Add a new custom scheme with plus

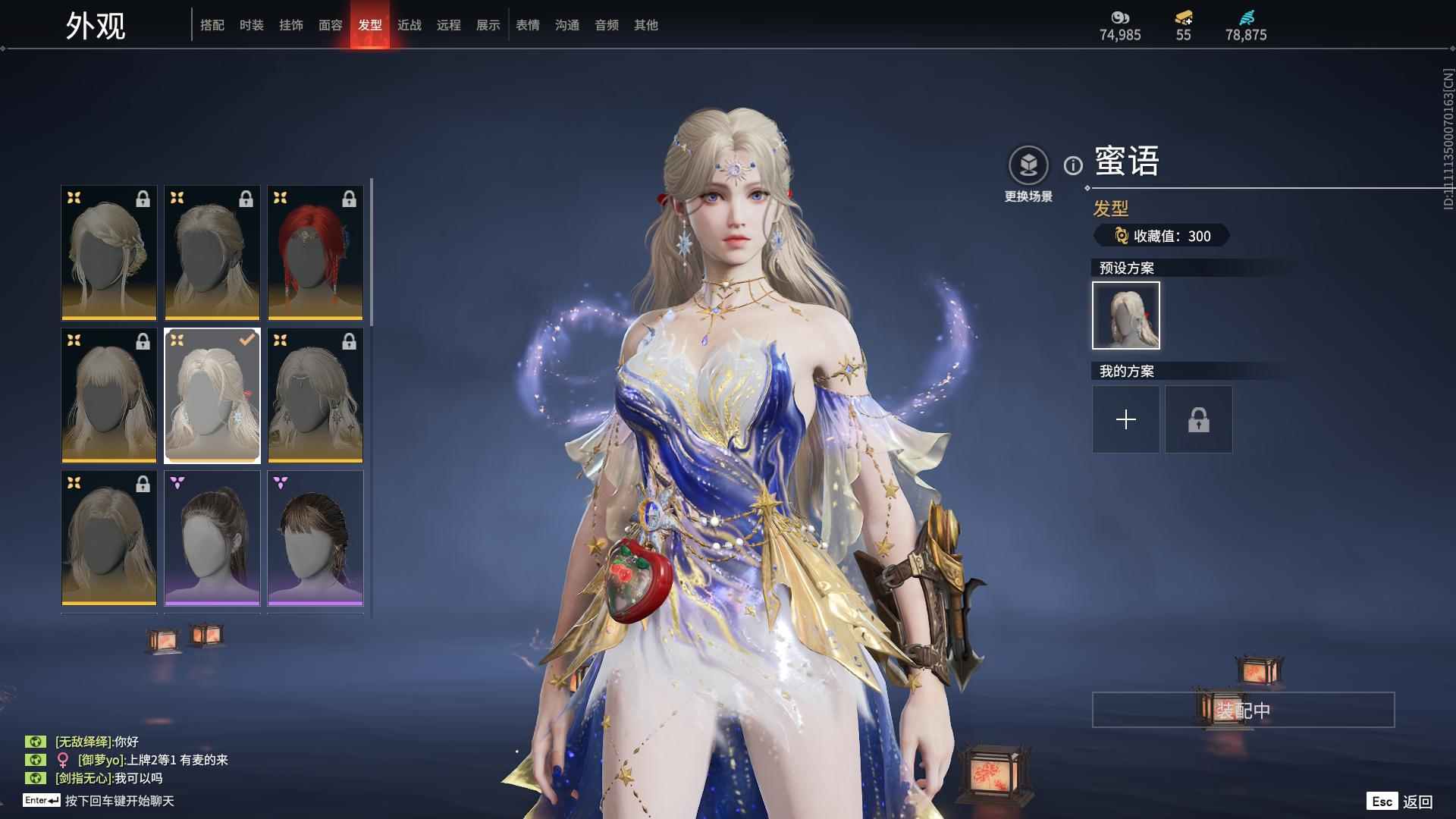point(1125,419)
